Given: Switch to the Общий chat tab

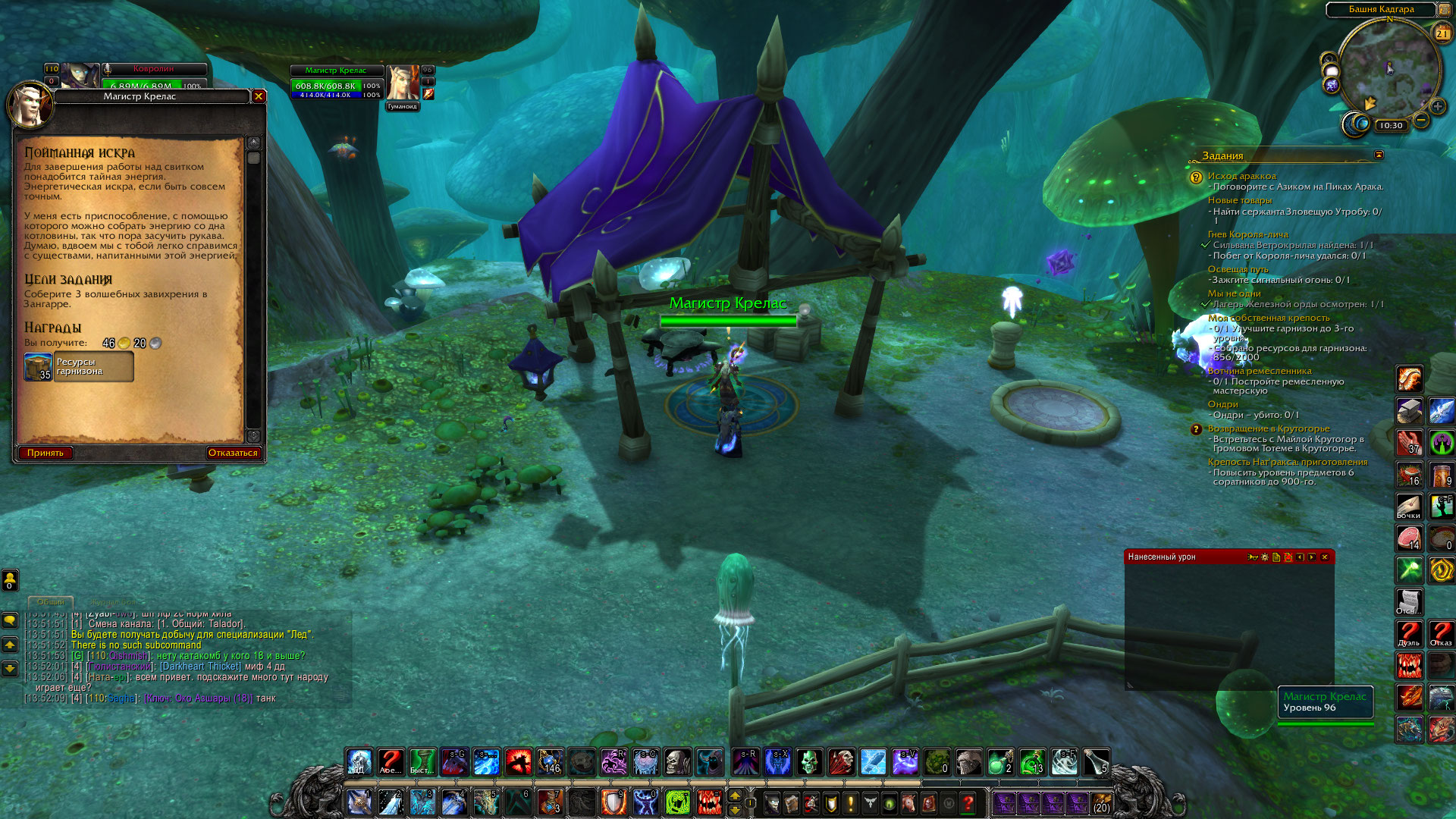Looking at the screenshot, I should 51,601.
